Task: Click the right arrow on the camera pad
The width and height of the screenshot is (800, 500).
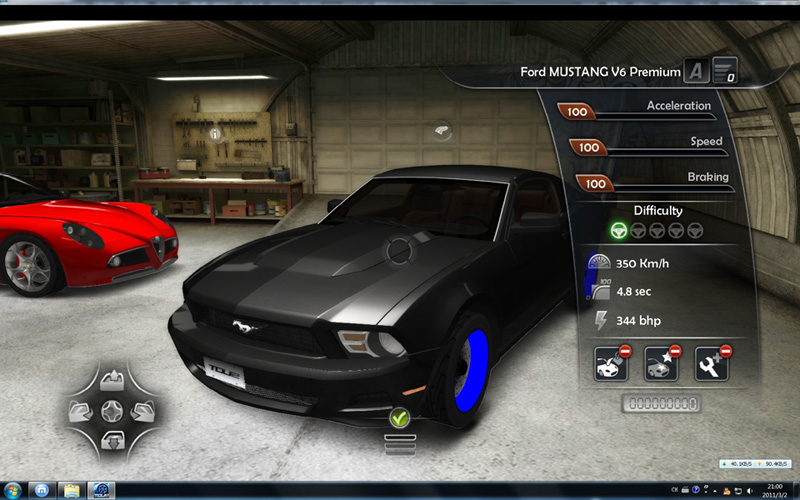Action: 141,409
